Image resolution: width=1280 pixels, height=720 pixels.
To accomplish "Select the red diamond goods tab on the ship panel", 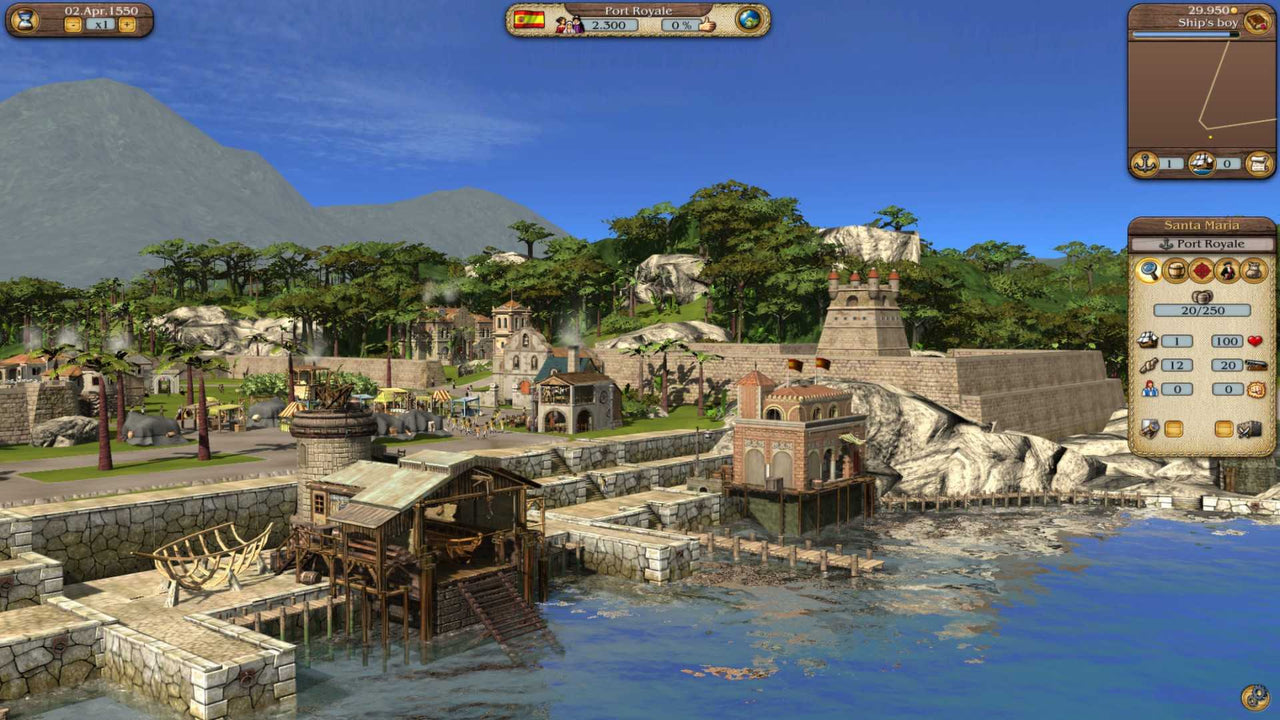I will tap(1202, 270).
